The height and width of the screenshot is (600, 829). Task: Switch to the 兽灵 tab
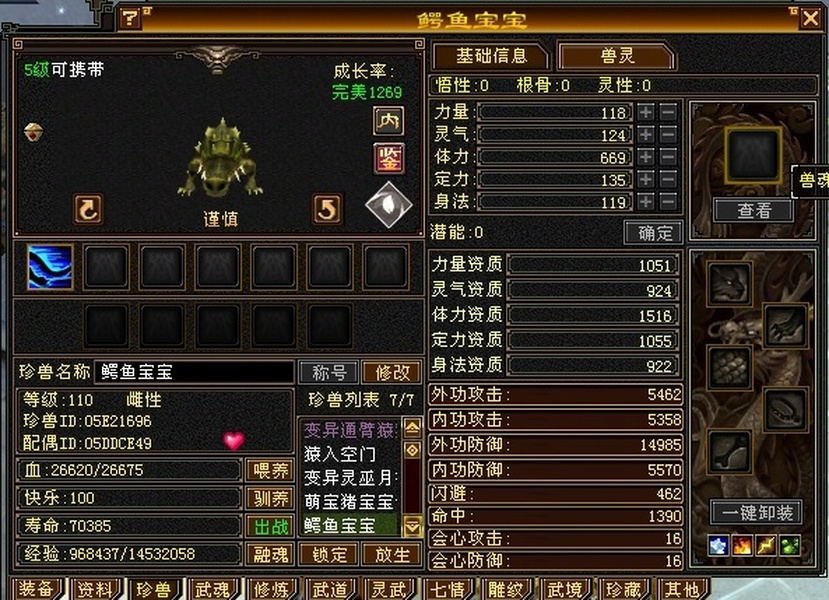616,56
